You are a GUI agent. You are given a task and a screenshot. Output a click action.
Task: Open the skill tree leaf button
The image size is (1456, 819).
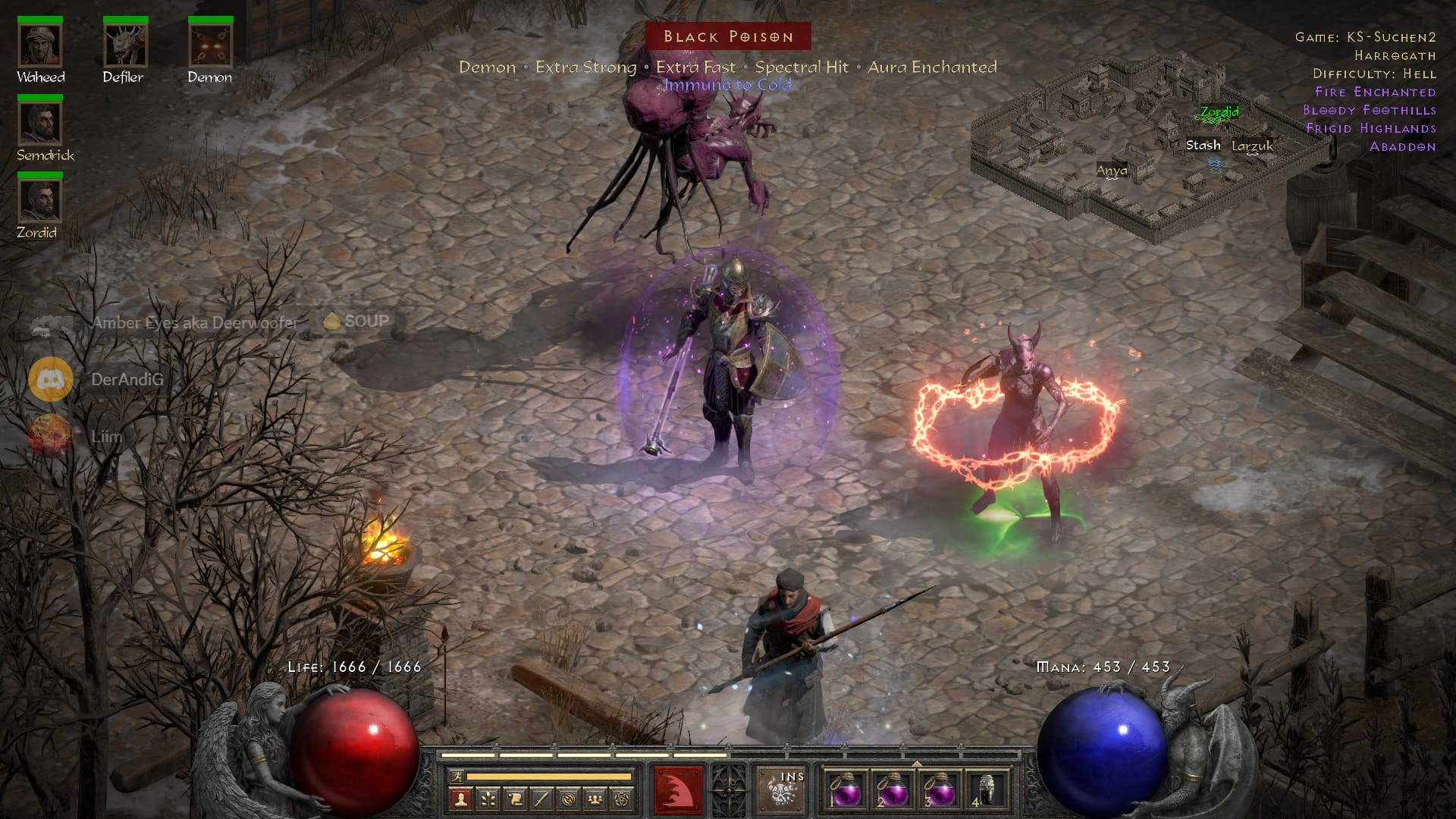click(488, 799)
